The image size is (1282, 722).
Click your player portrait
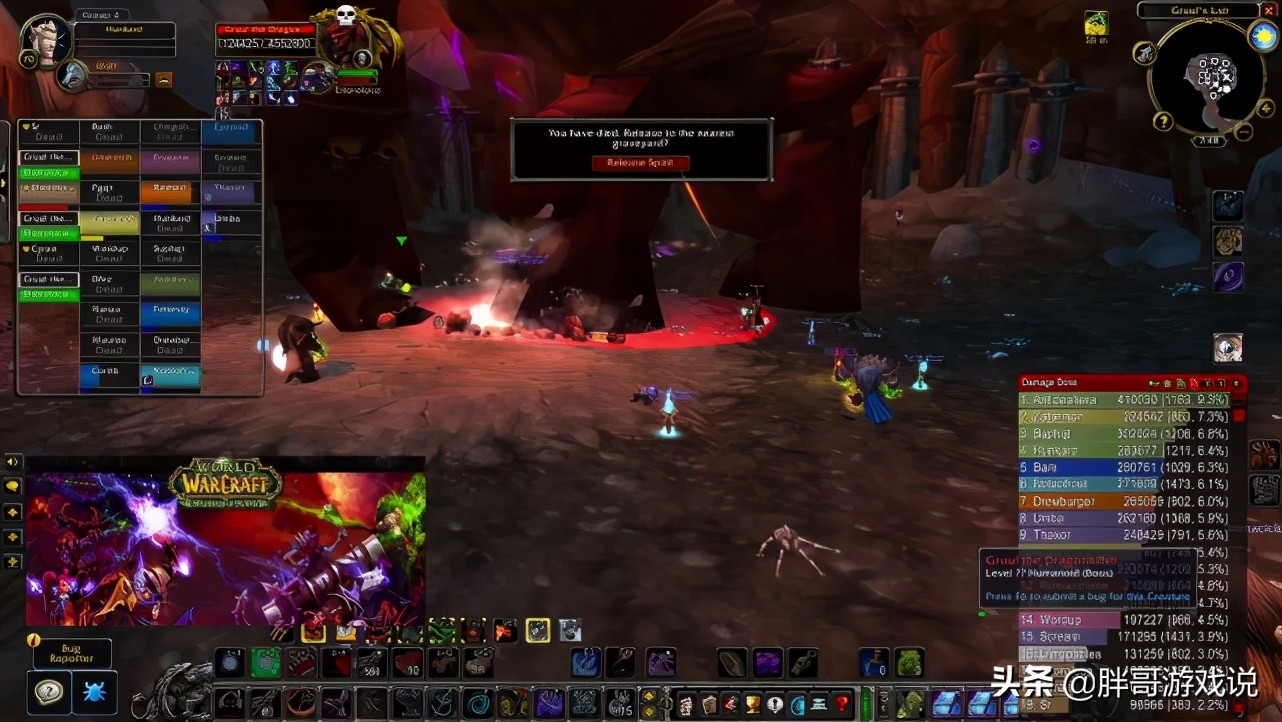coord(45,40)
